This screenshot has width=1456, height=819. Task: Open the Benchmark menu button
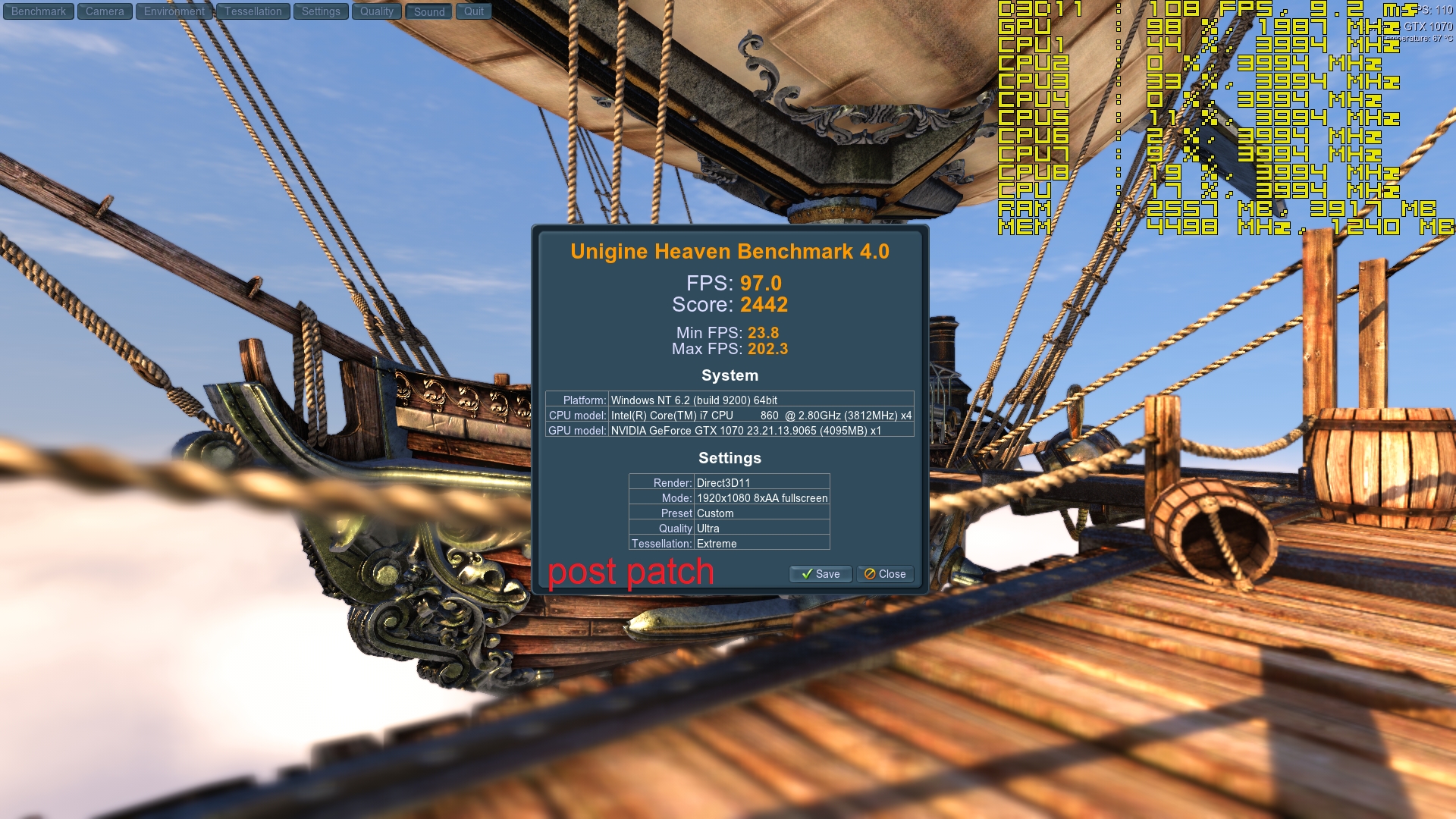click(39, 11)
